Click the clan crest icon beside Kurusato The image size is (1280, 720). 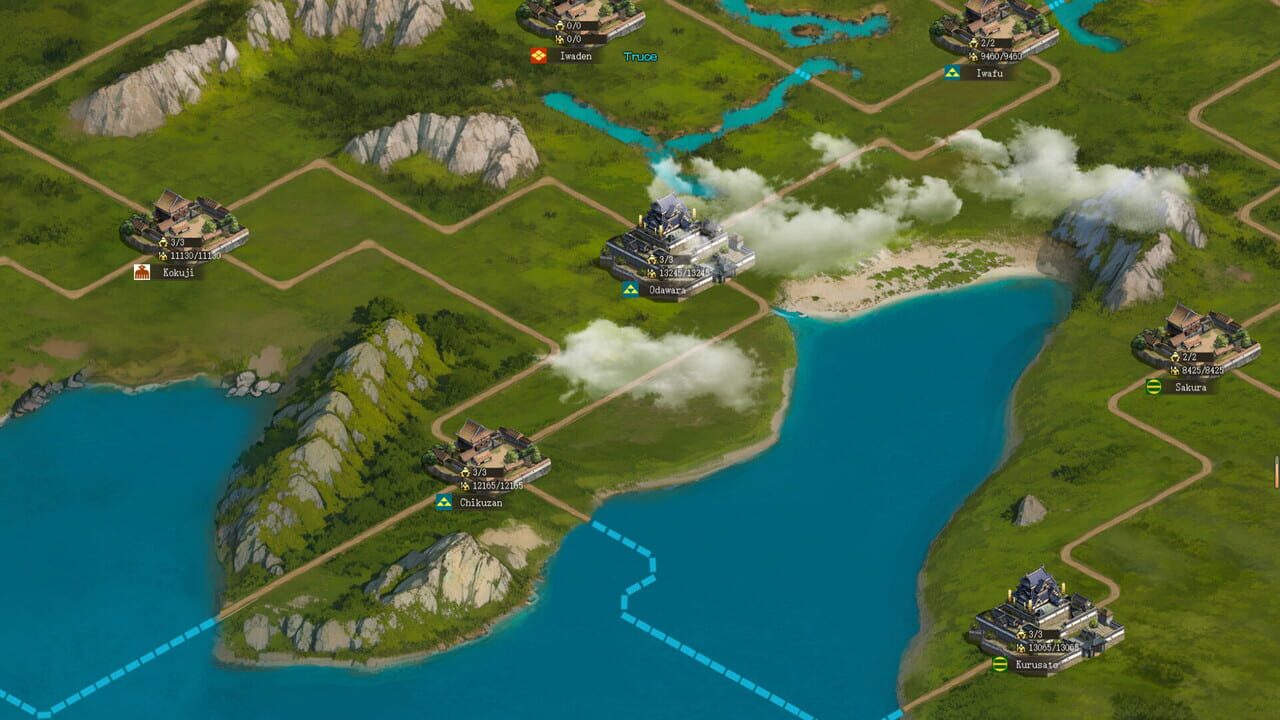[999, 662]
